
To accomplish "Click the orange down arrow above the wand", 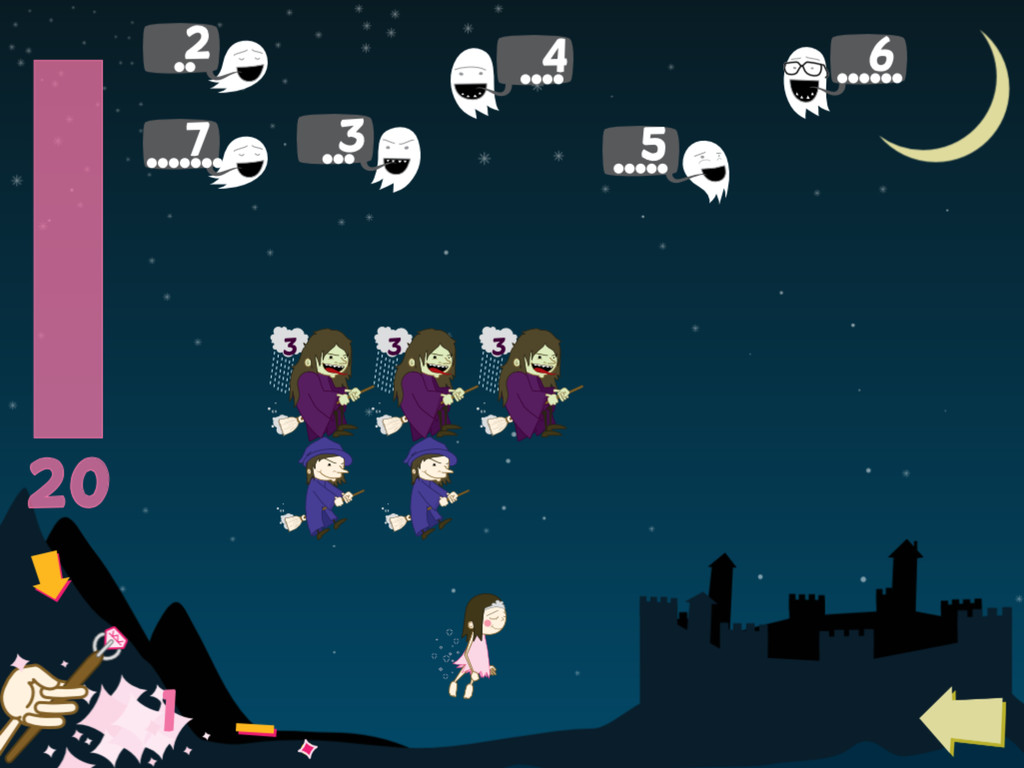I will click(x=50, y=575).
